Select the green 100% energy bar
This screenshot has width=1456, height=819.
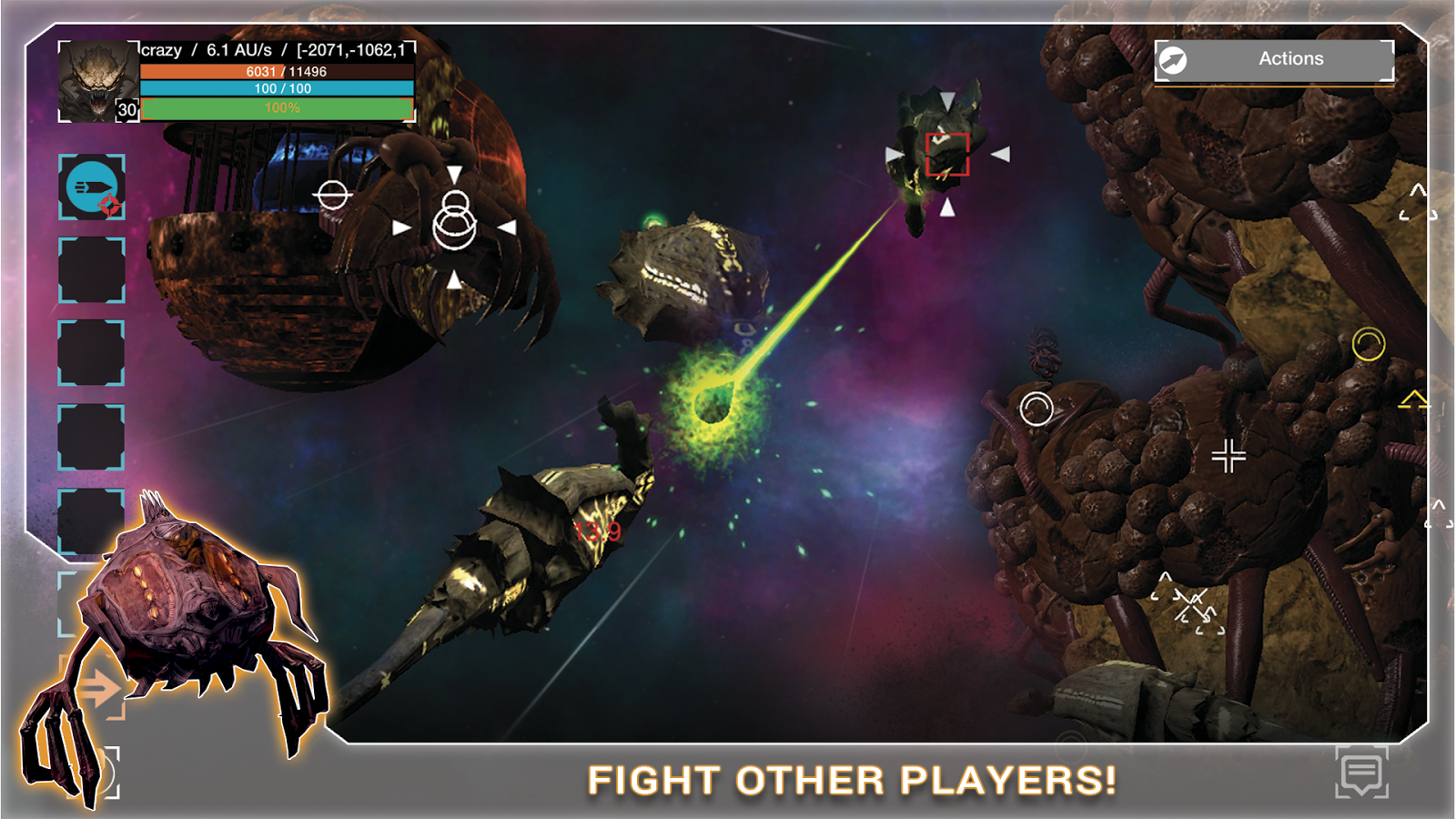[278, 109]
